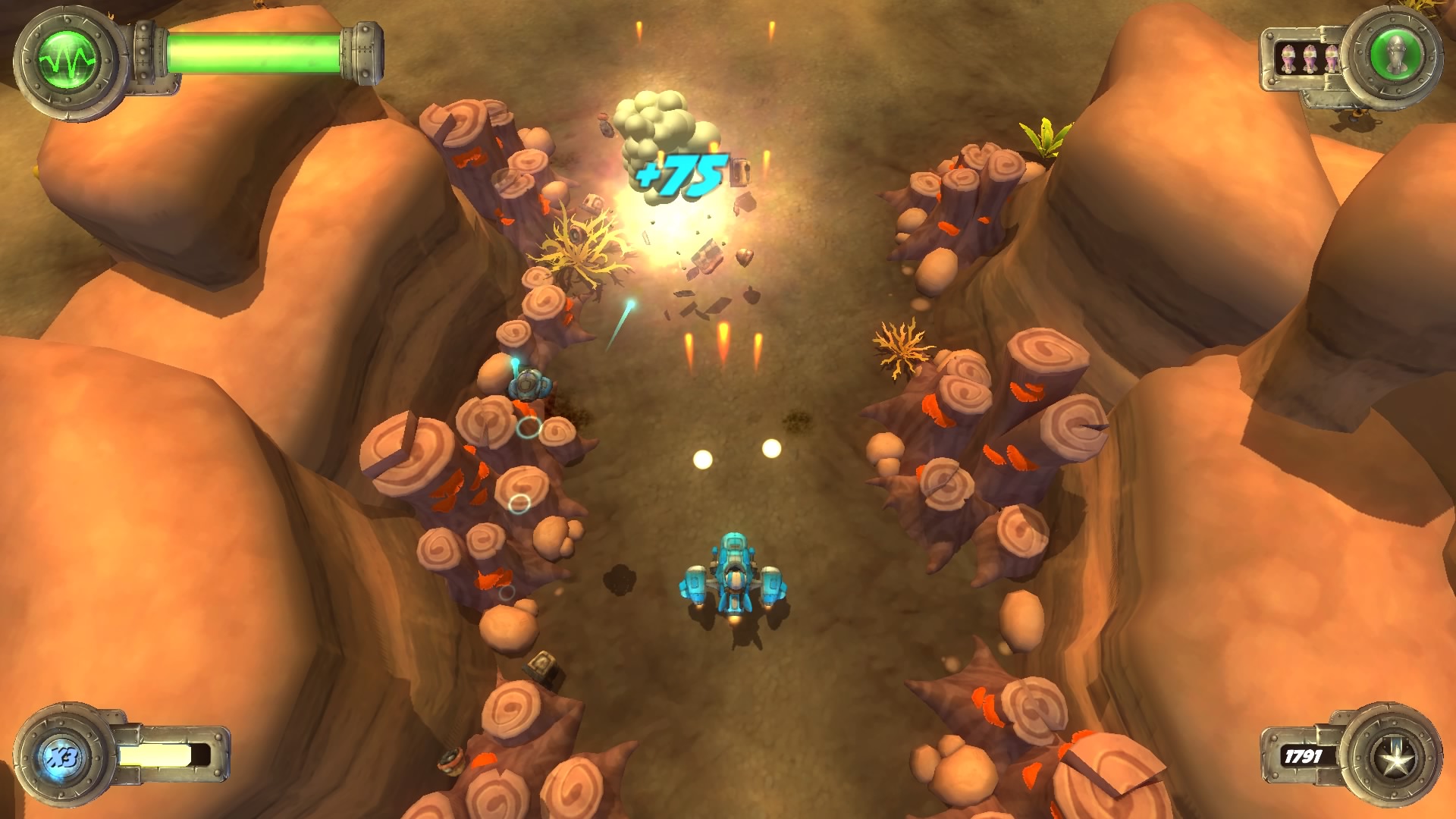Image resolution: width=1456 pixels, height=819 pixels.
Task: Click the left white orb pickup
Action: 701,459
